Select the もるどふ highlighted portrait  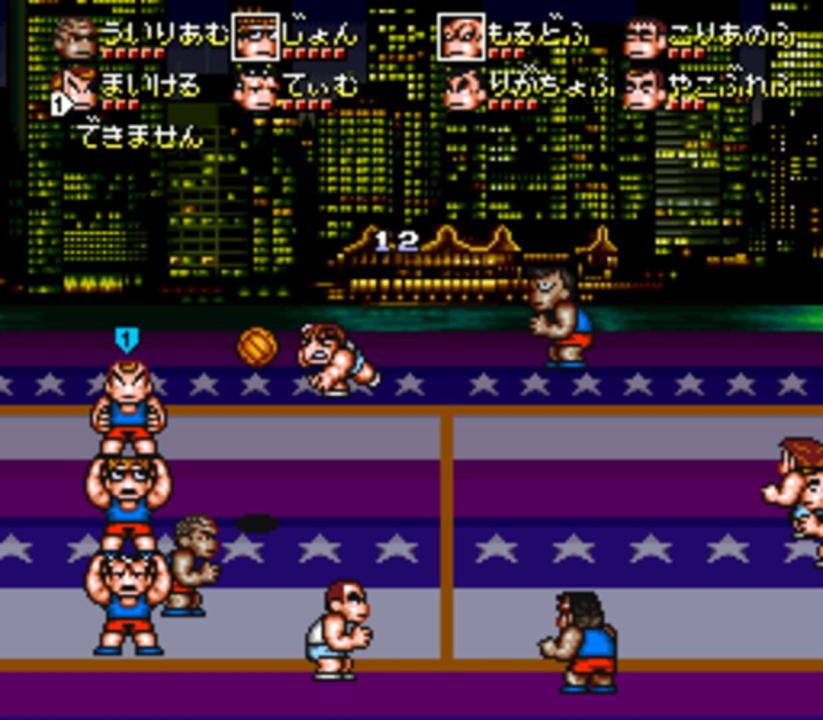462,37
